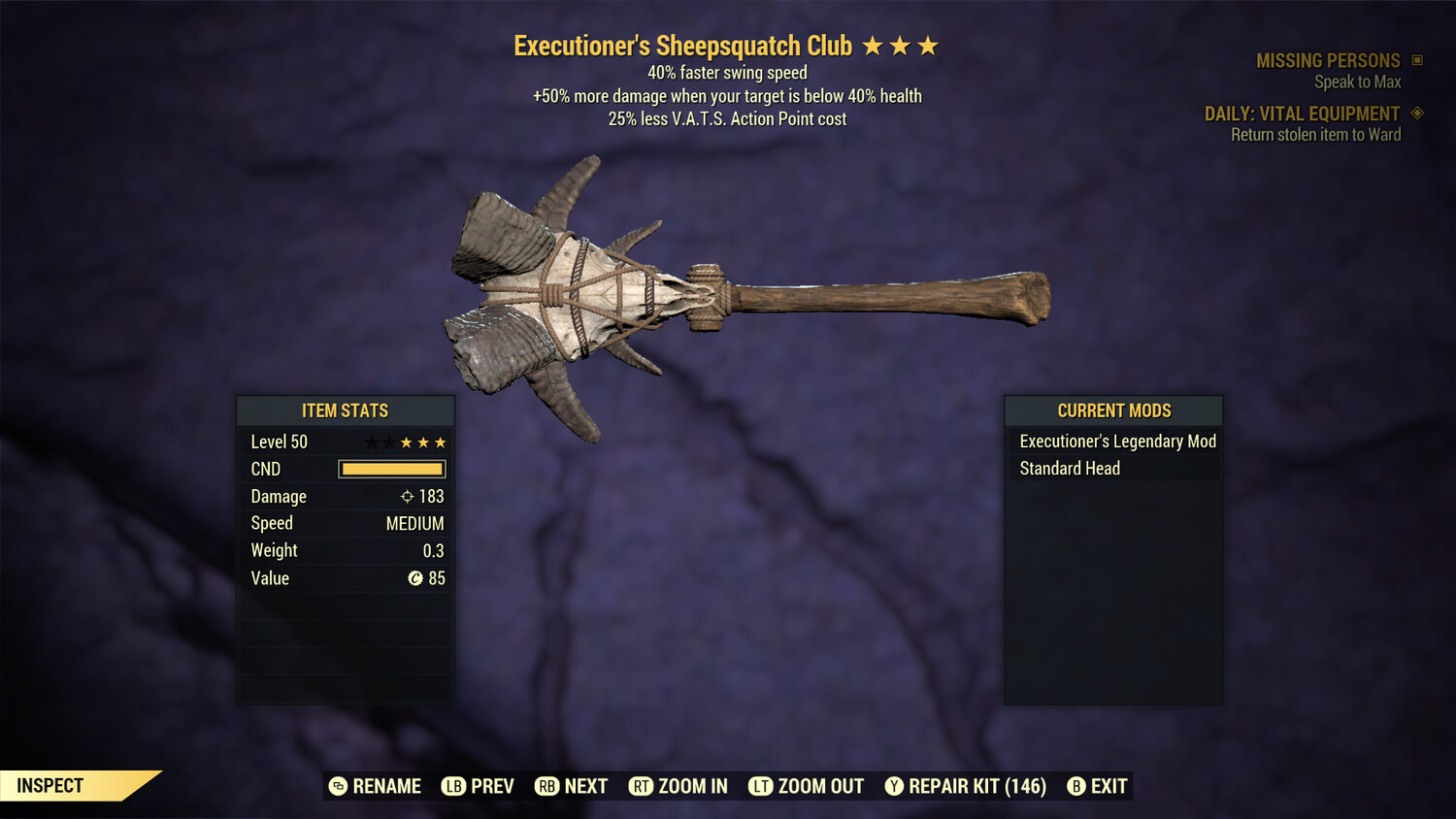This screenshot has height=819, width=1456.
Task: Click the RB Next icon
Action: 548,786
